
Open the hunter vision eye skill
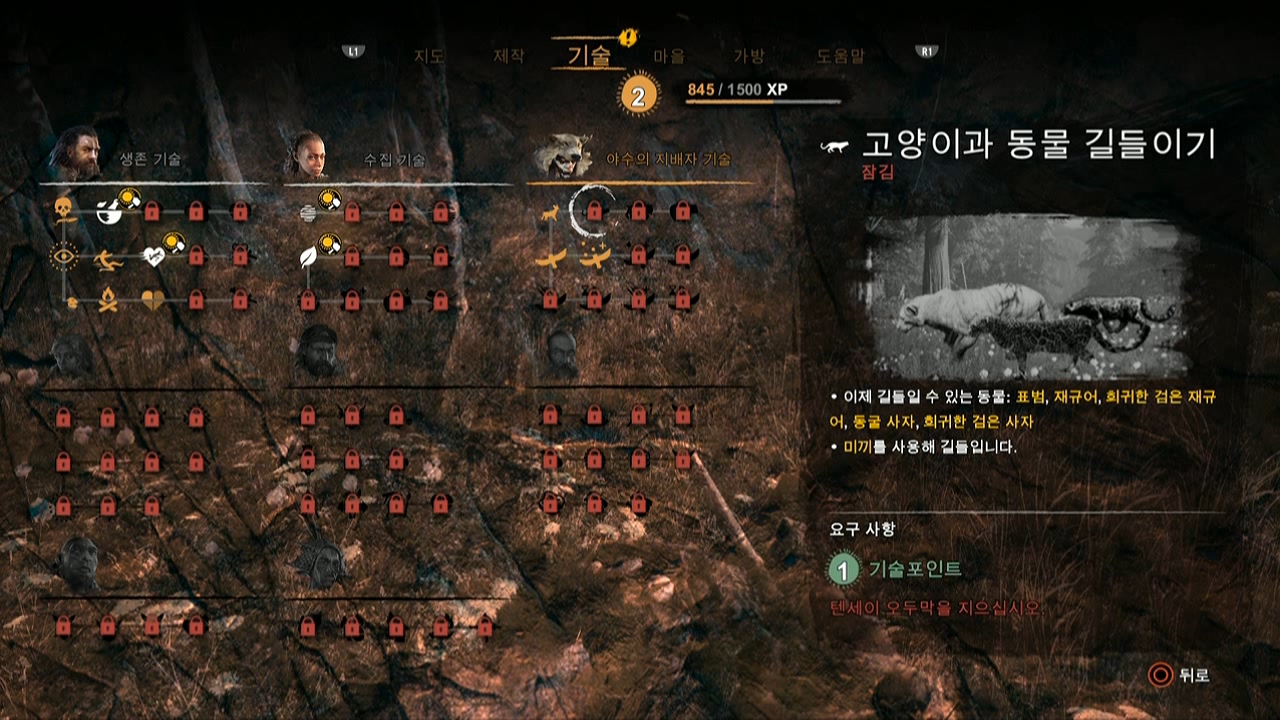(62, 255)
